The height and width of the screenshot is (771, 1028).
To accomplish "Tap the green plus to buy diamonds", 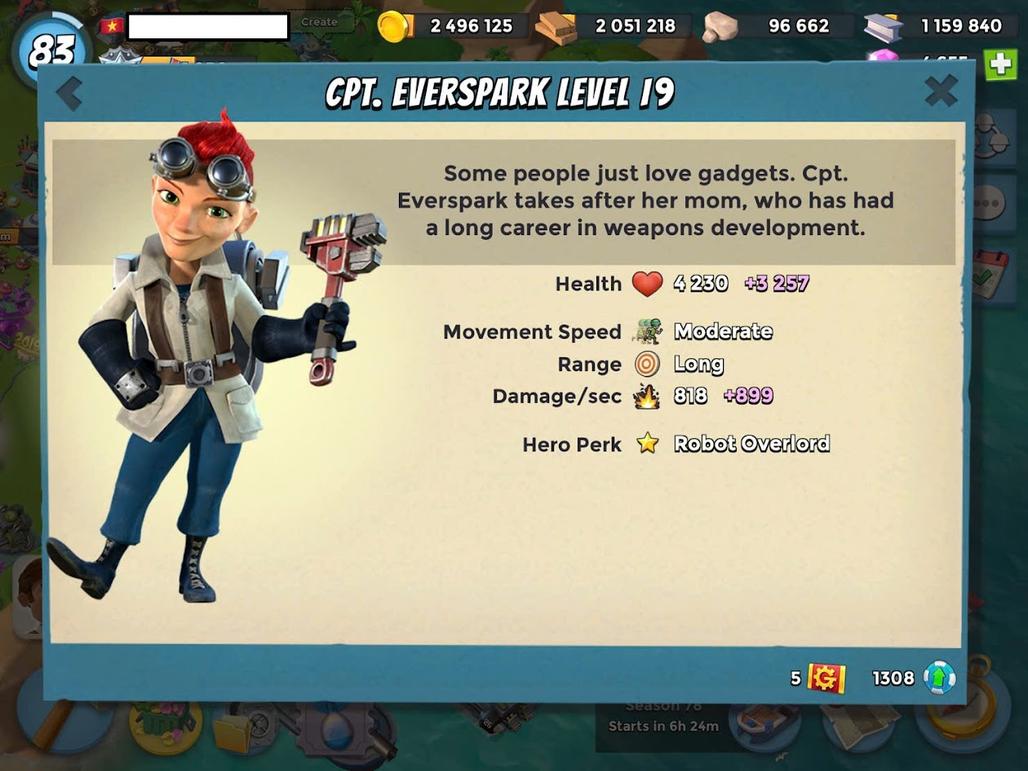I will click(1001, 65).
